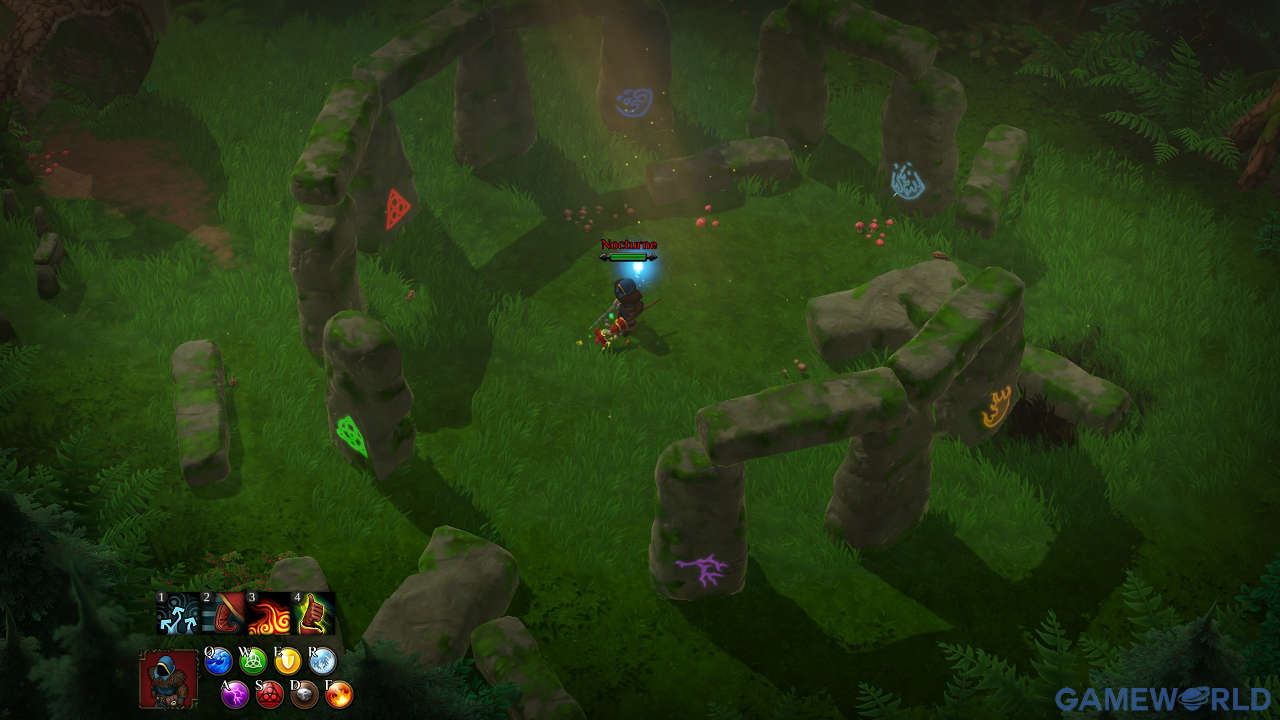Select the red Arcane element orb

[270, 694]
